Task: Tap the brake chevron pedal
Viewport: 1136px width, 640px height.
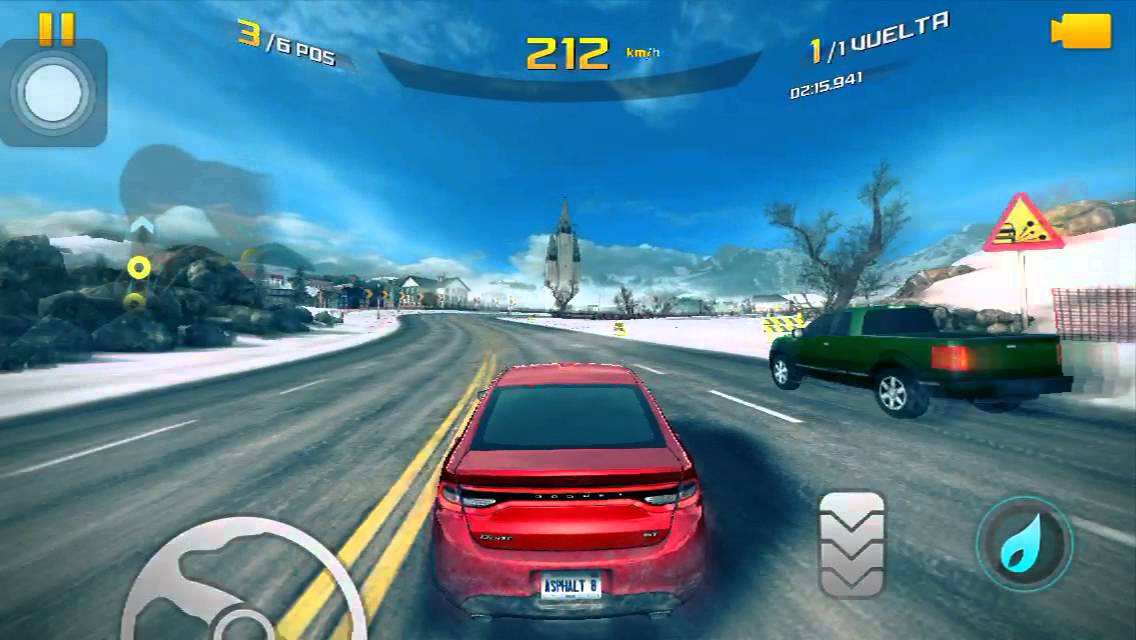Action: [851, 544]
